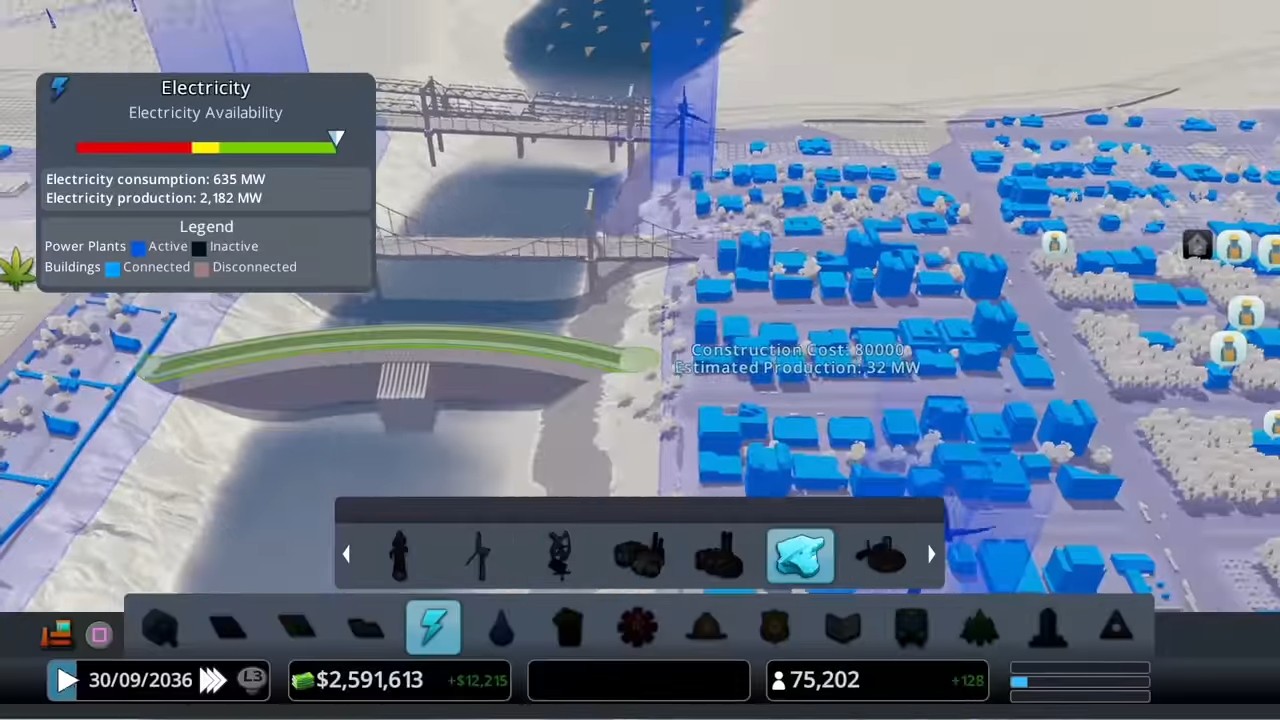The width and height of the screenshot is (1280, 720).
Task: Expand game speed with fast-forward chevrons
Action: point(213,680)
